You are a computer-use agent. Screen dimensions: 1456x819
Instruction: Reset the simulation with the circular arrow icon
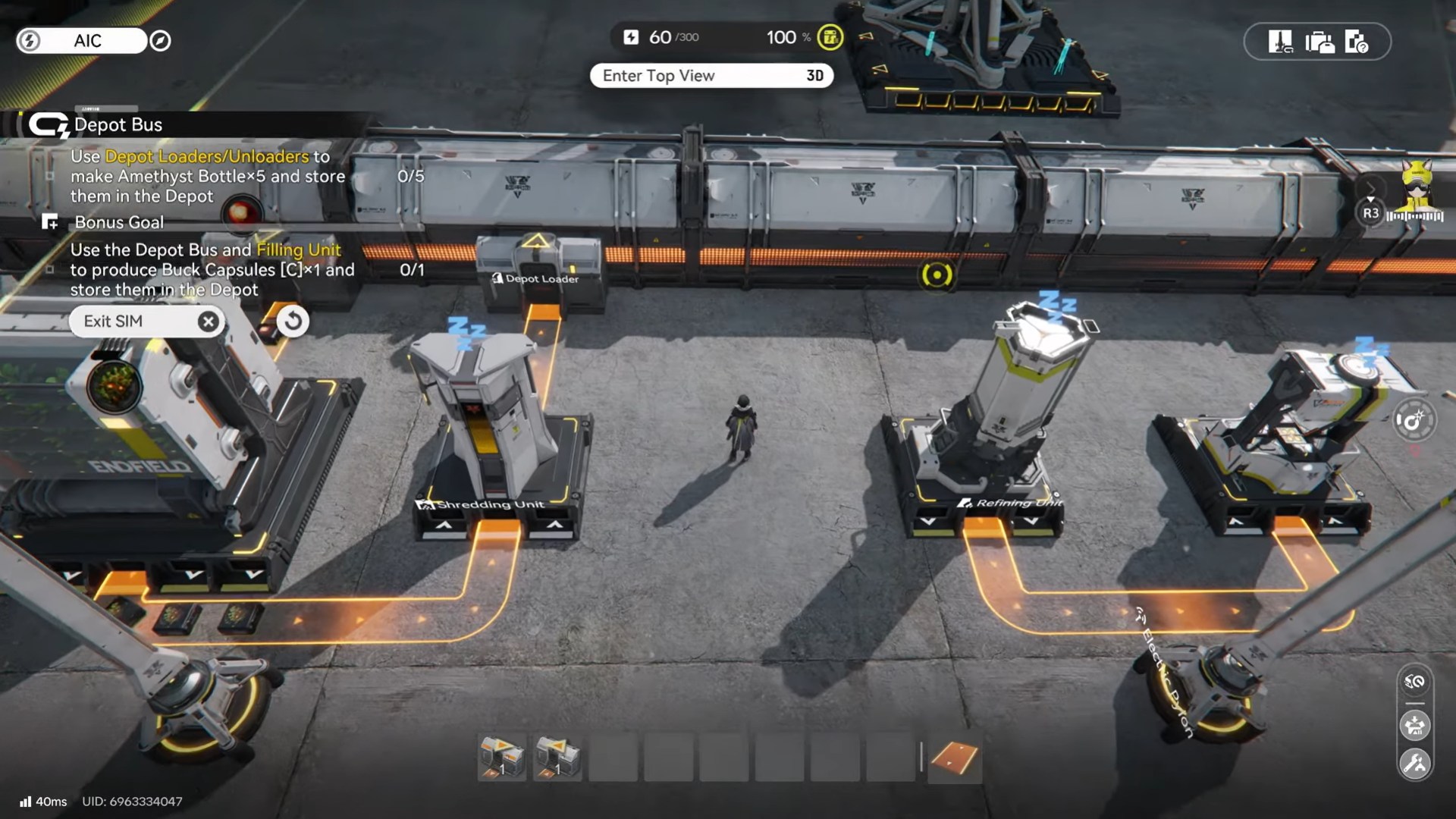293,322
